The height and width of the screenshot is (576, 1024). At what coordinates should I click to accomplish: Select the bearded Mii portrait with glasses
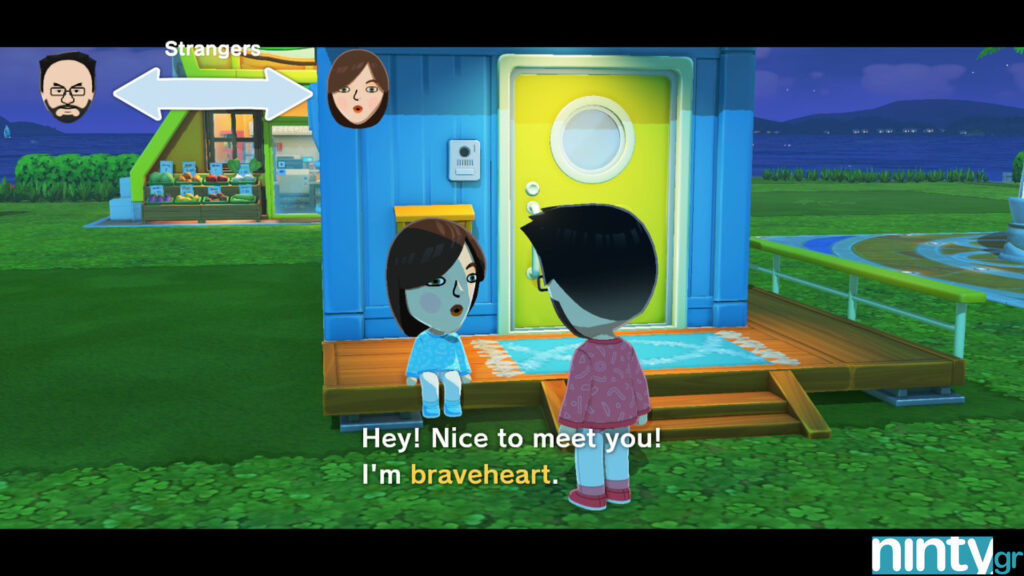pyautogui.click(x=68, y=87)
